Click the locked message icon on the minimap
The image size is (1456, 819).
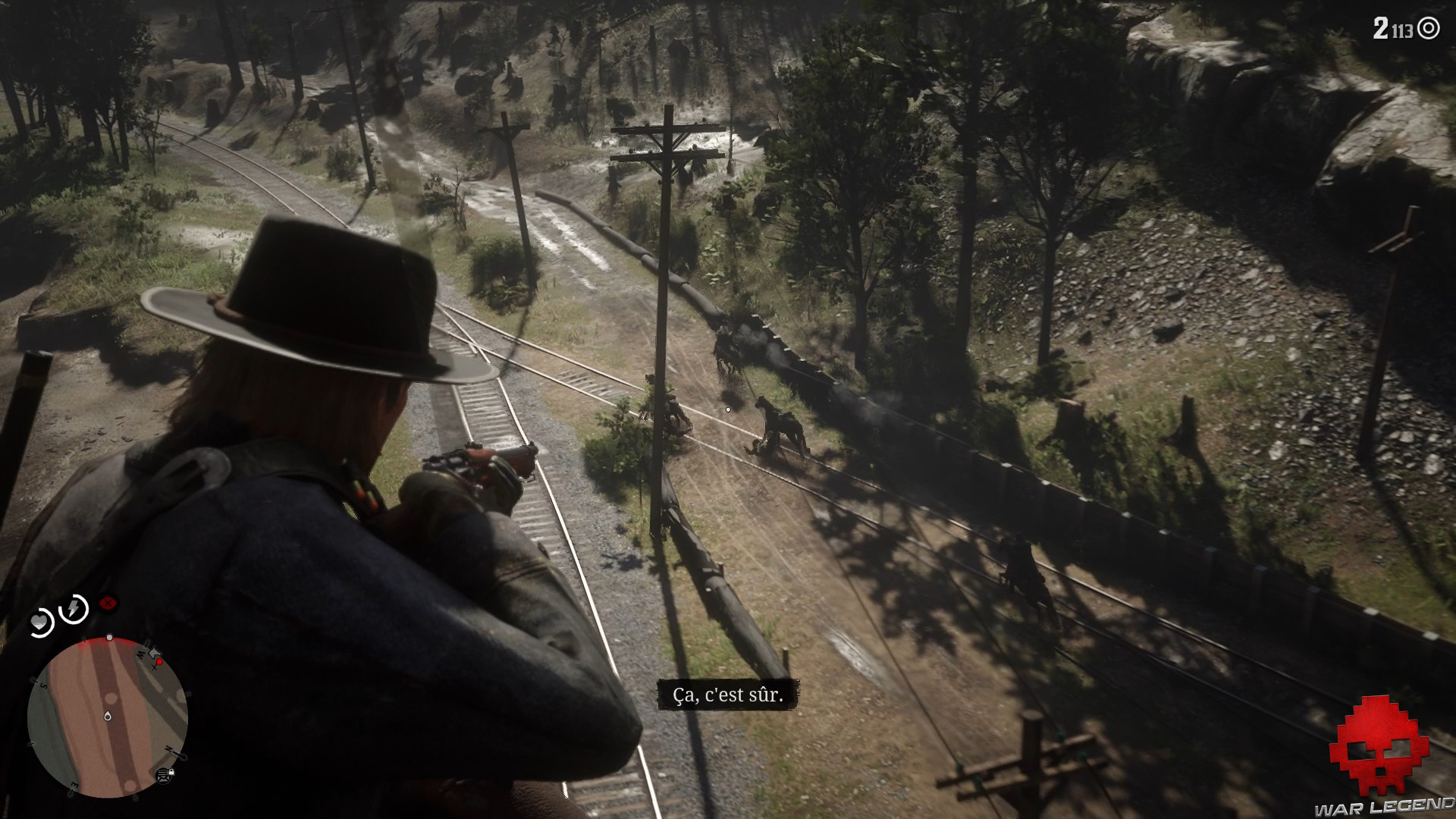point(165,776)
